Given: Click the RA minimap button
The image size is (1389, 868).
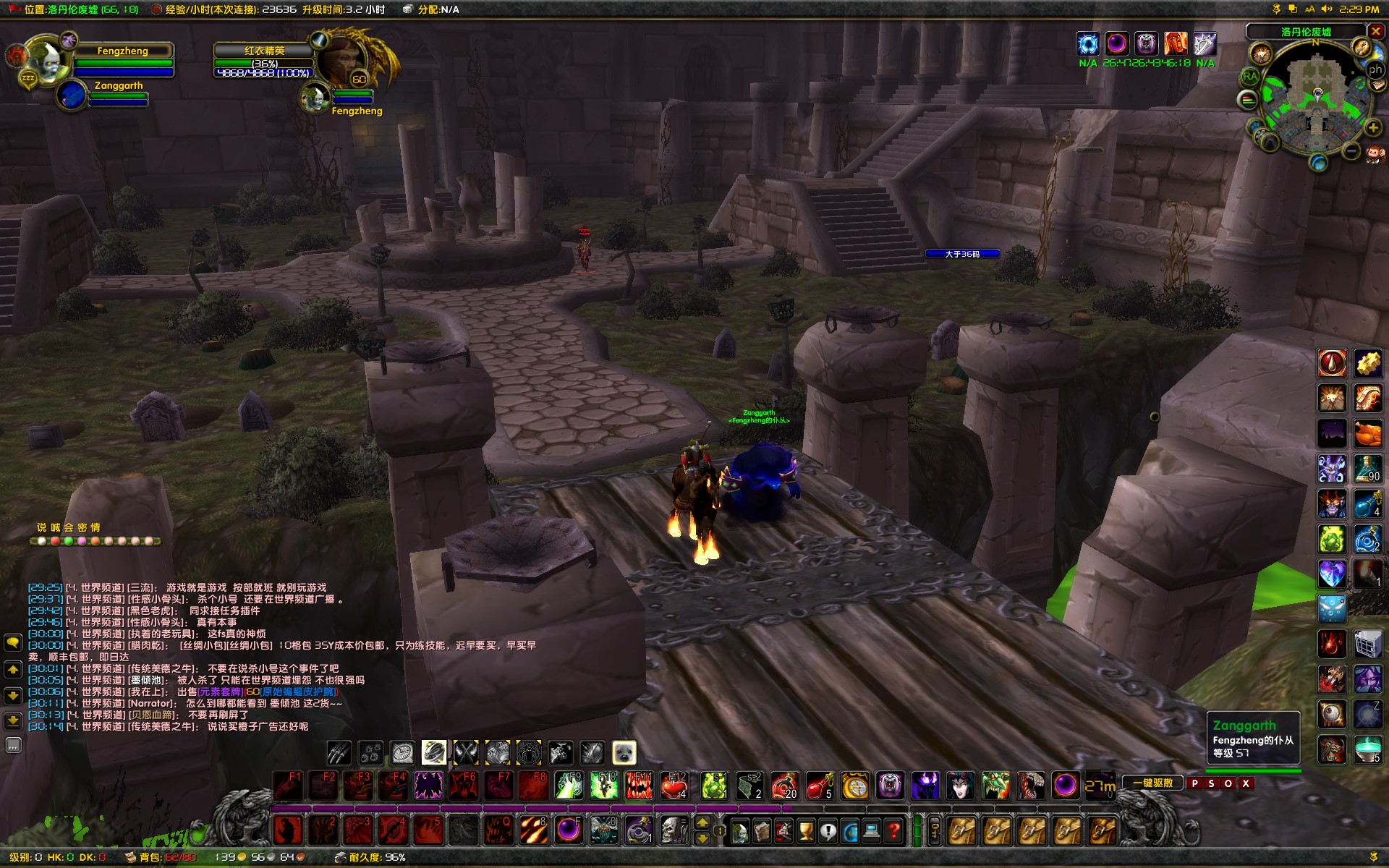Looking at the screenshot, I should (1250, 76).
